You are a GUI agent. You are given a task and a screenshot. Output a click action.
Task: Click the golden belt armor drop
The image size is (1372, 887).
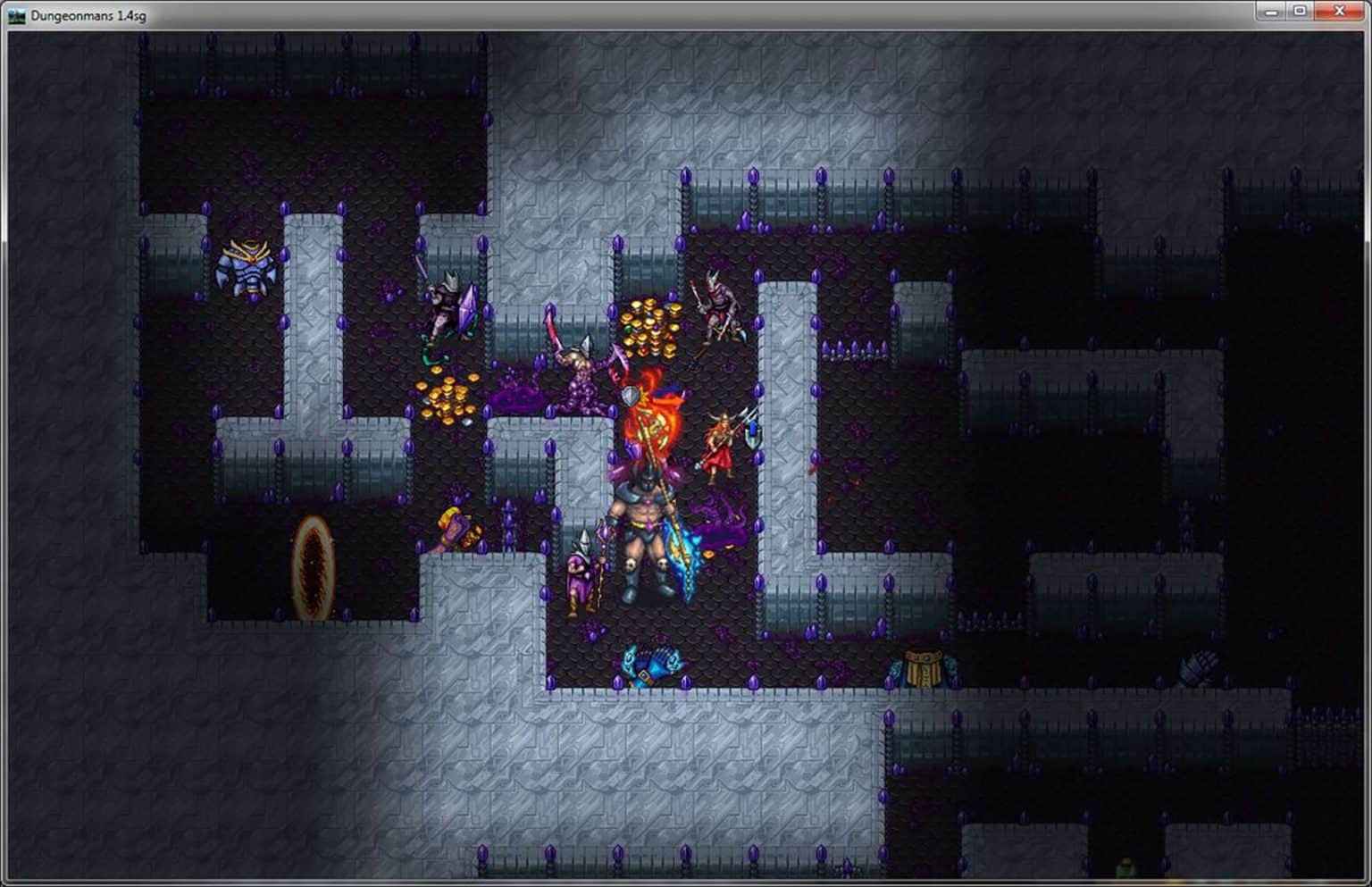(922, 663)
